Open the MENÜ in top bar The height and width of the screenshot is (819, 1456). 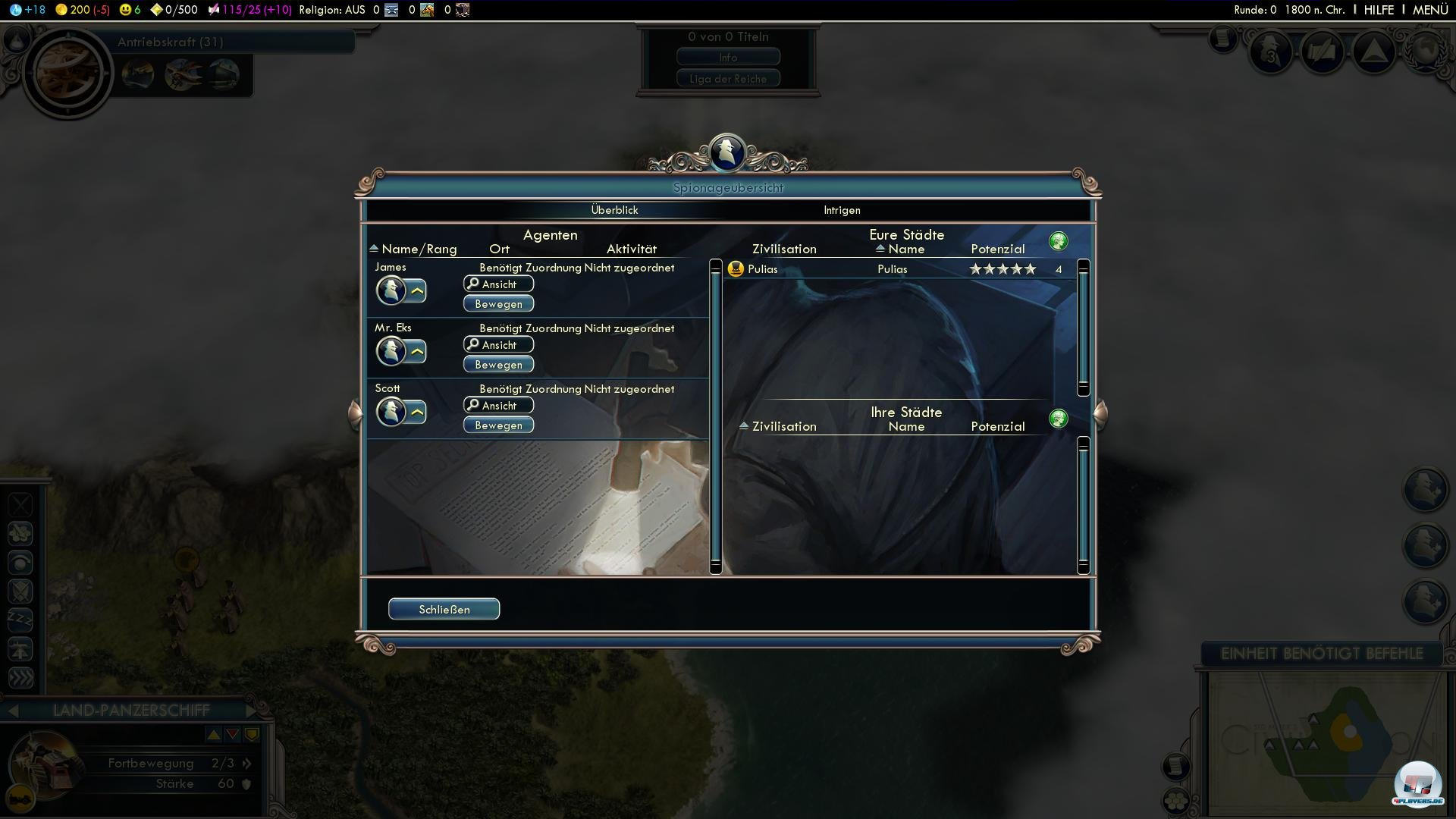(x=1430, y=10)
